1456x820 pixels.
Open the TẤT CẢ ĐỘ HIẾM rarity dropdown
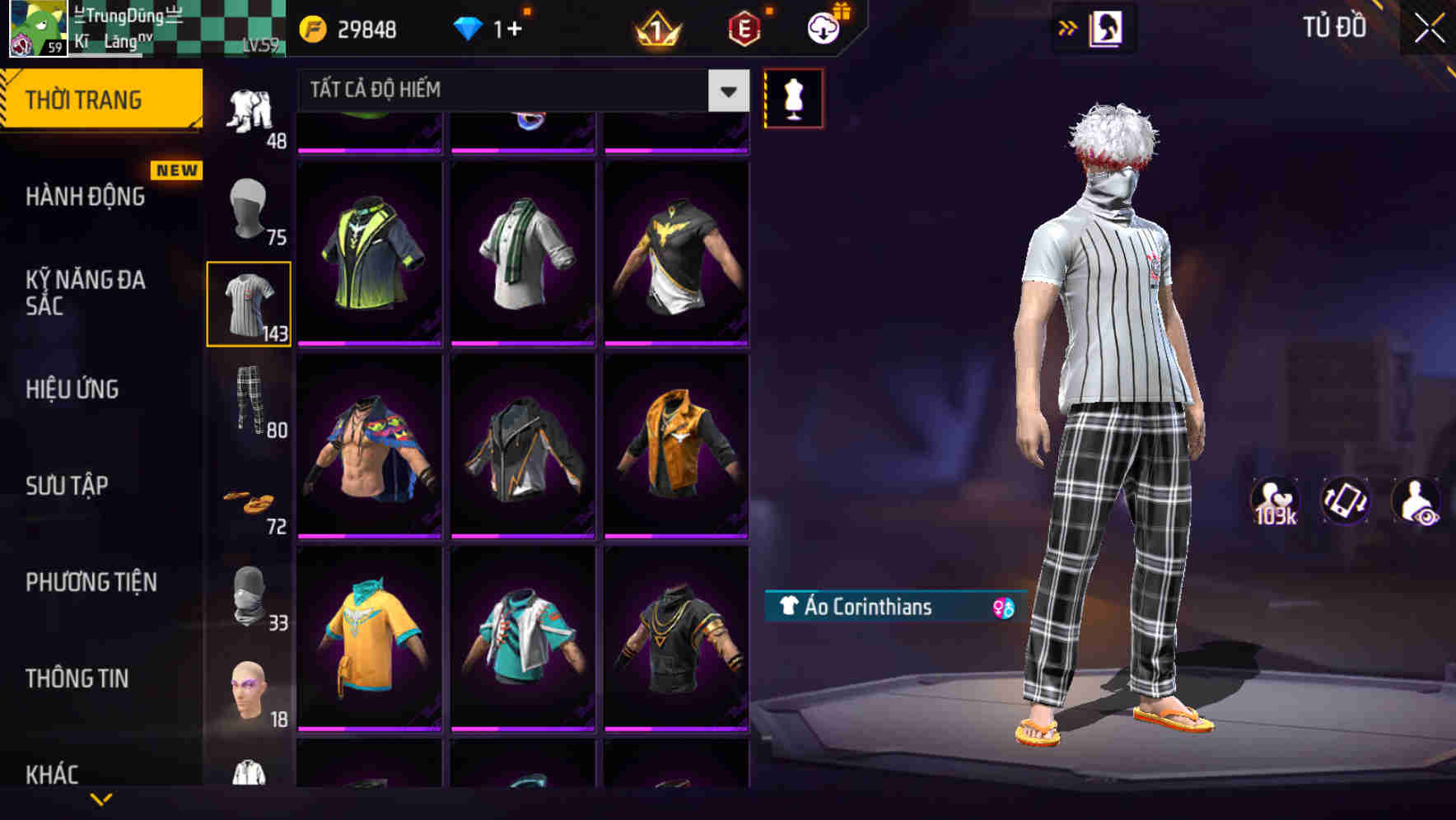tap(511, 91)
